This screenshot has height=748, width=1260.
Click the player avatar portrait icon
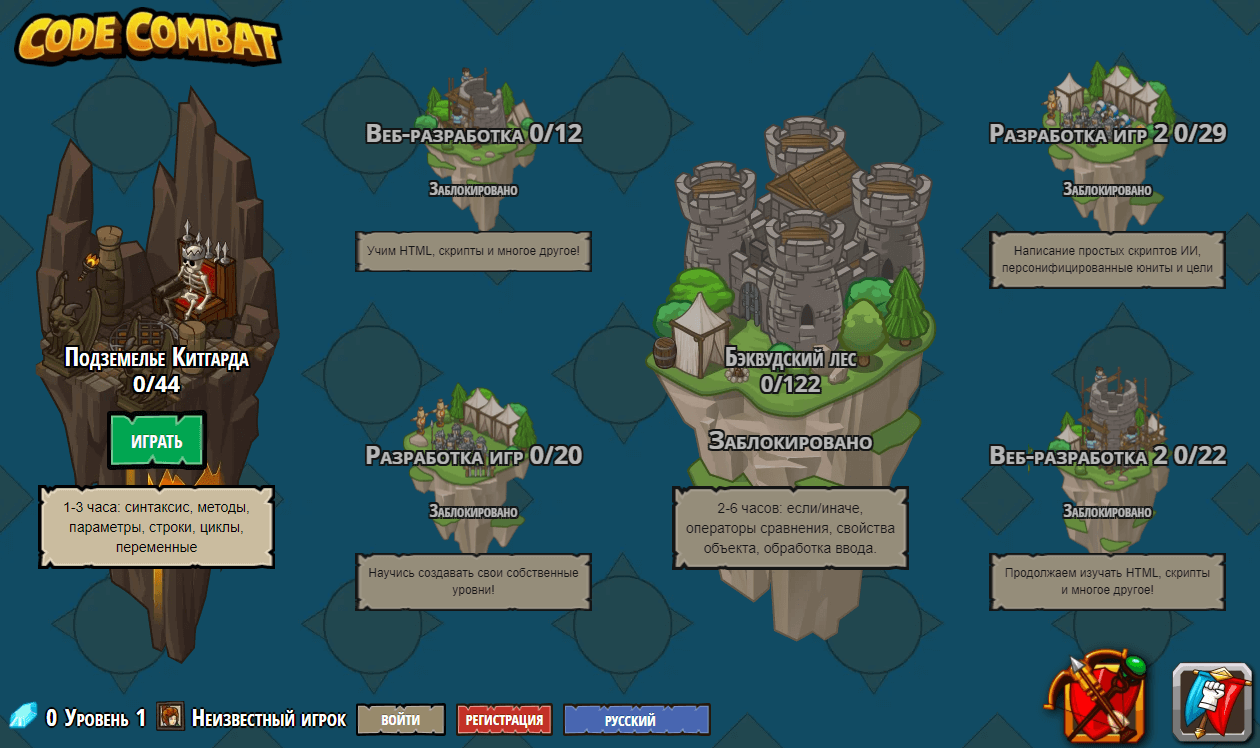pos(170,716)
